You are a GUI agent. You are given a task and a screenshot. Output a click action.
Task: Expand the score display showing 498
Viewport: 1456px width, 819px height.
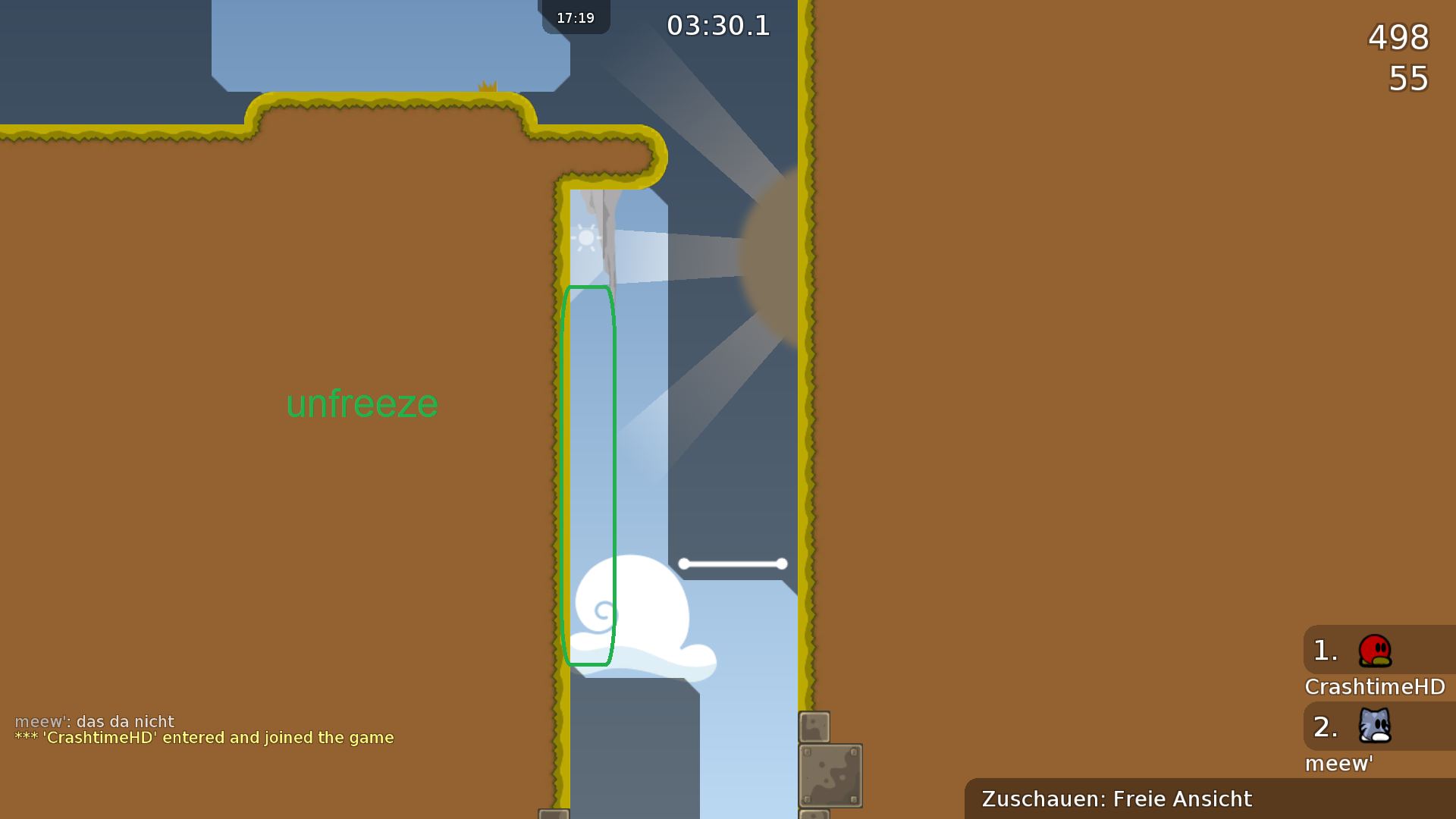(x=1398, y=38)
